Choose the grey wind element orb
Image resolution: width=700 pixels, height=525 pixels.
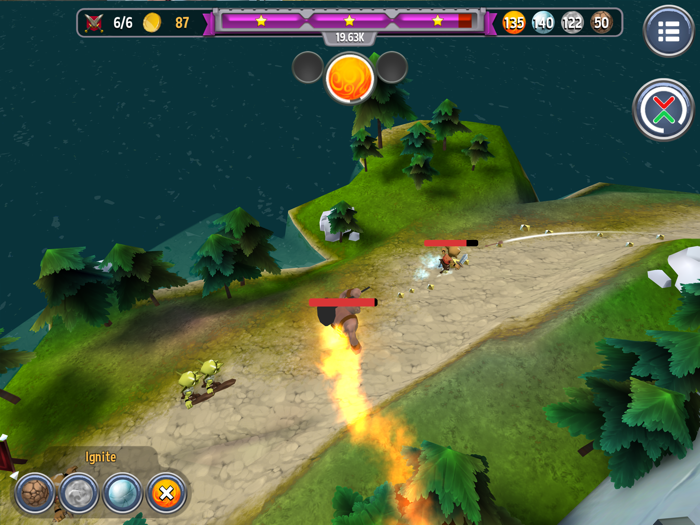point(78,493)
